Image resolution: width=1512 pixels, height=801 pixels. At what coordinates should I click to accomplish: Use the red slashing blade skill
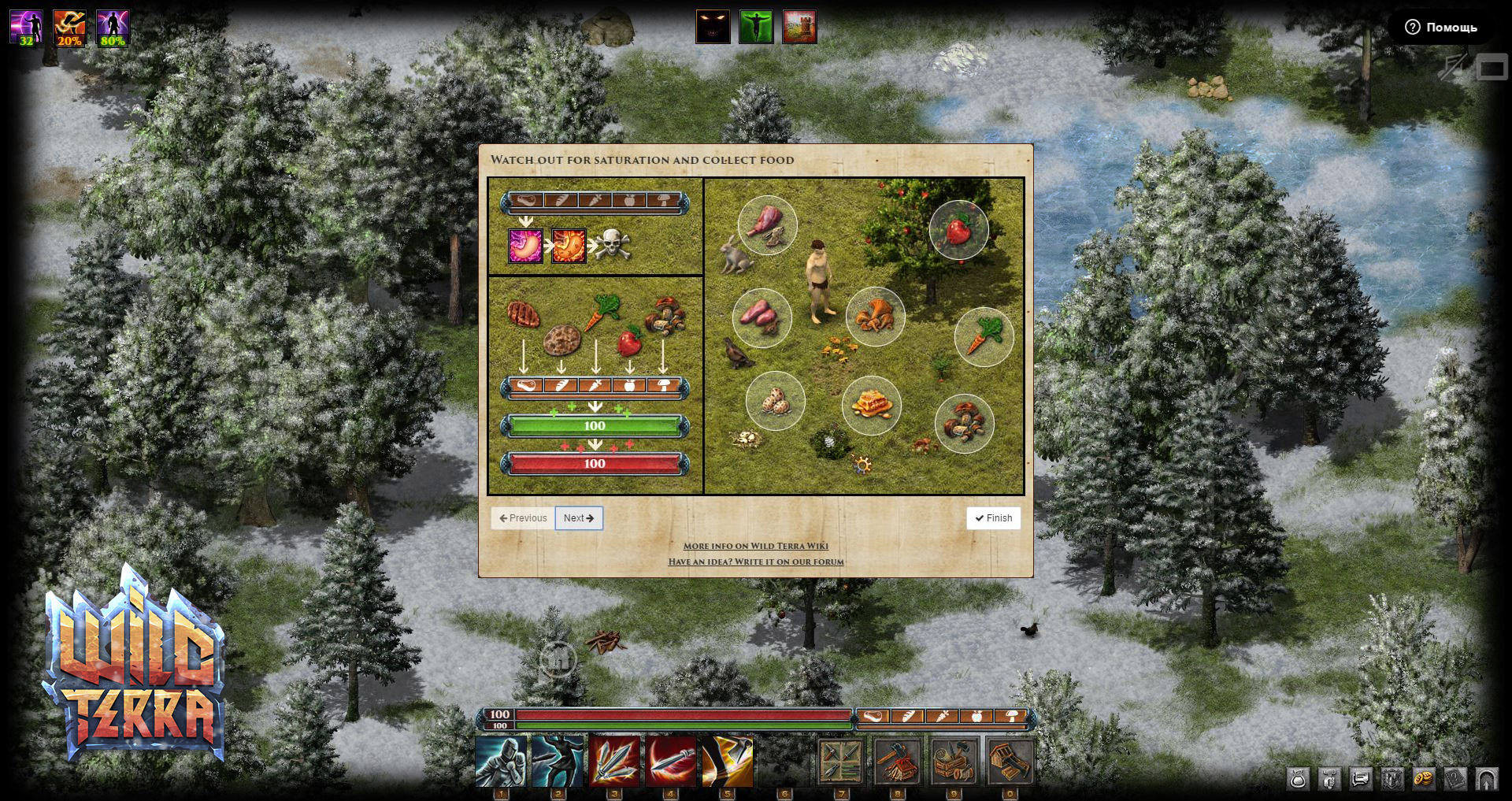tap(671, 762)
